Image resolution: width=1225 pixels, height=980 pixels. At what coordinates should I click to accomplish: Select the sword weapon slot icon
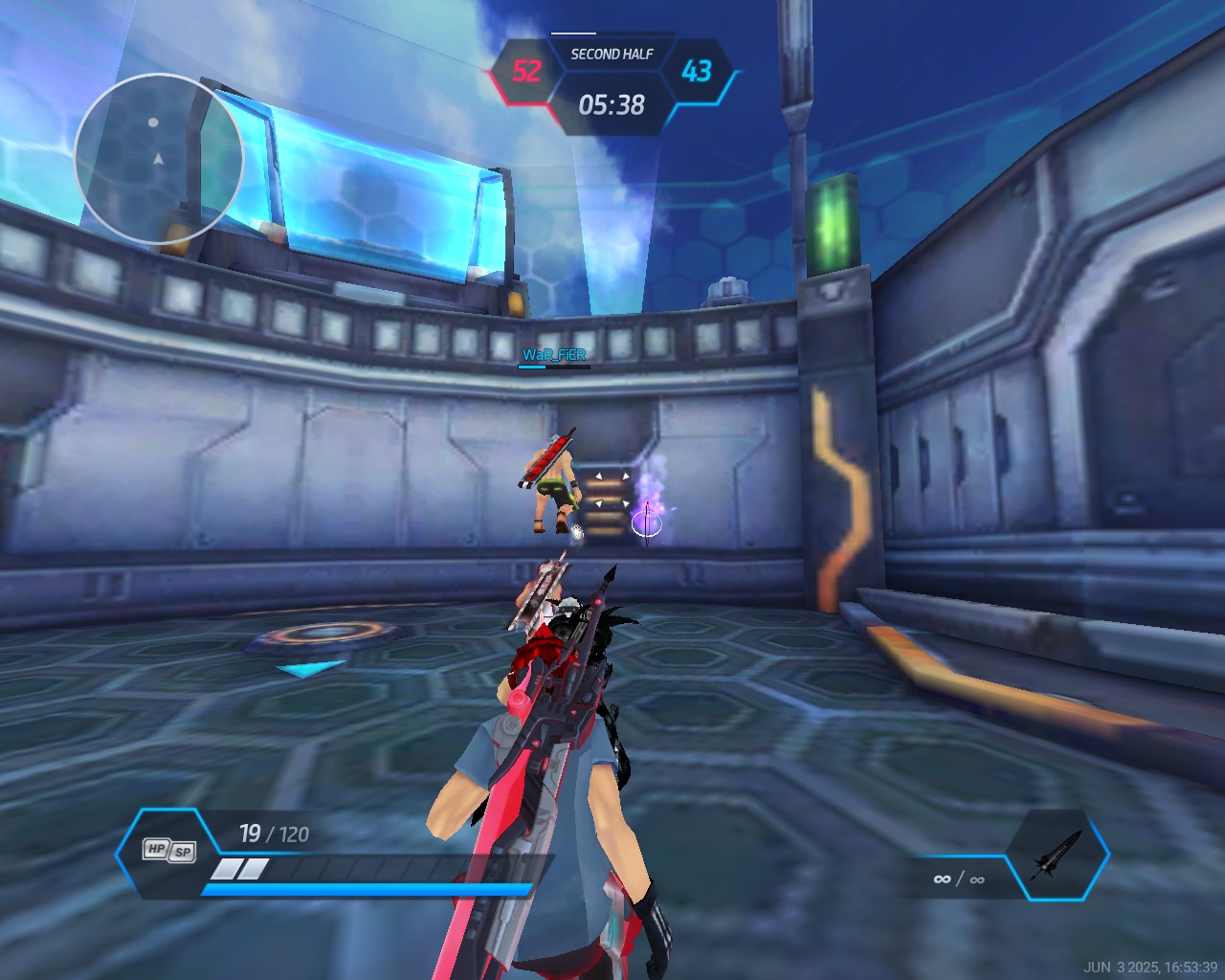1057,855
